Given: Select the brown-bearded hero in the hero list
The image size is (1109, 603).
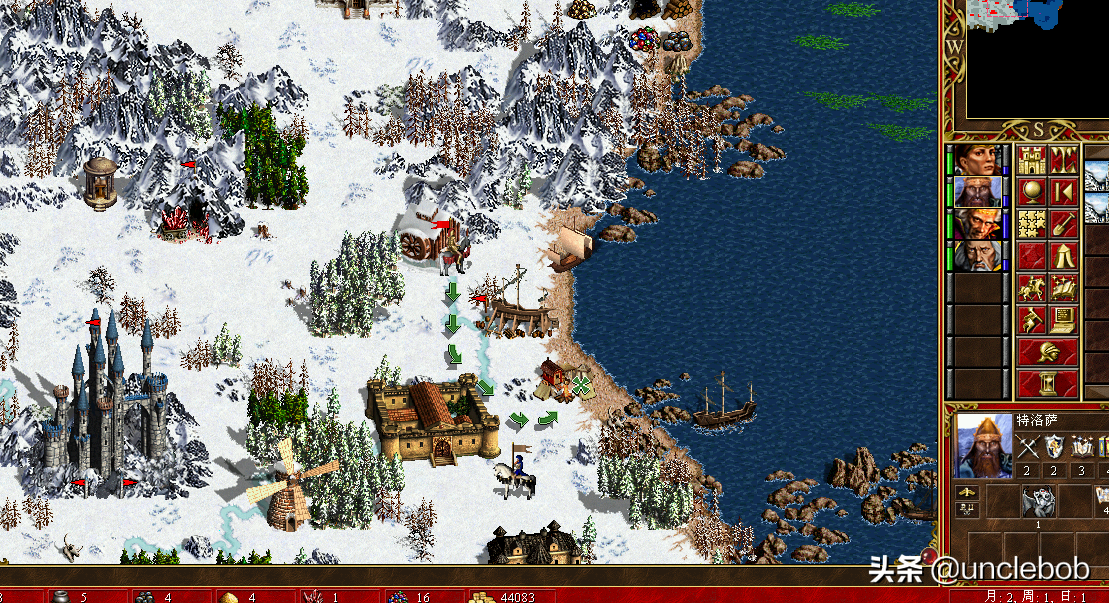Looking at the screenshot, I should tap(980, 192).
